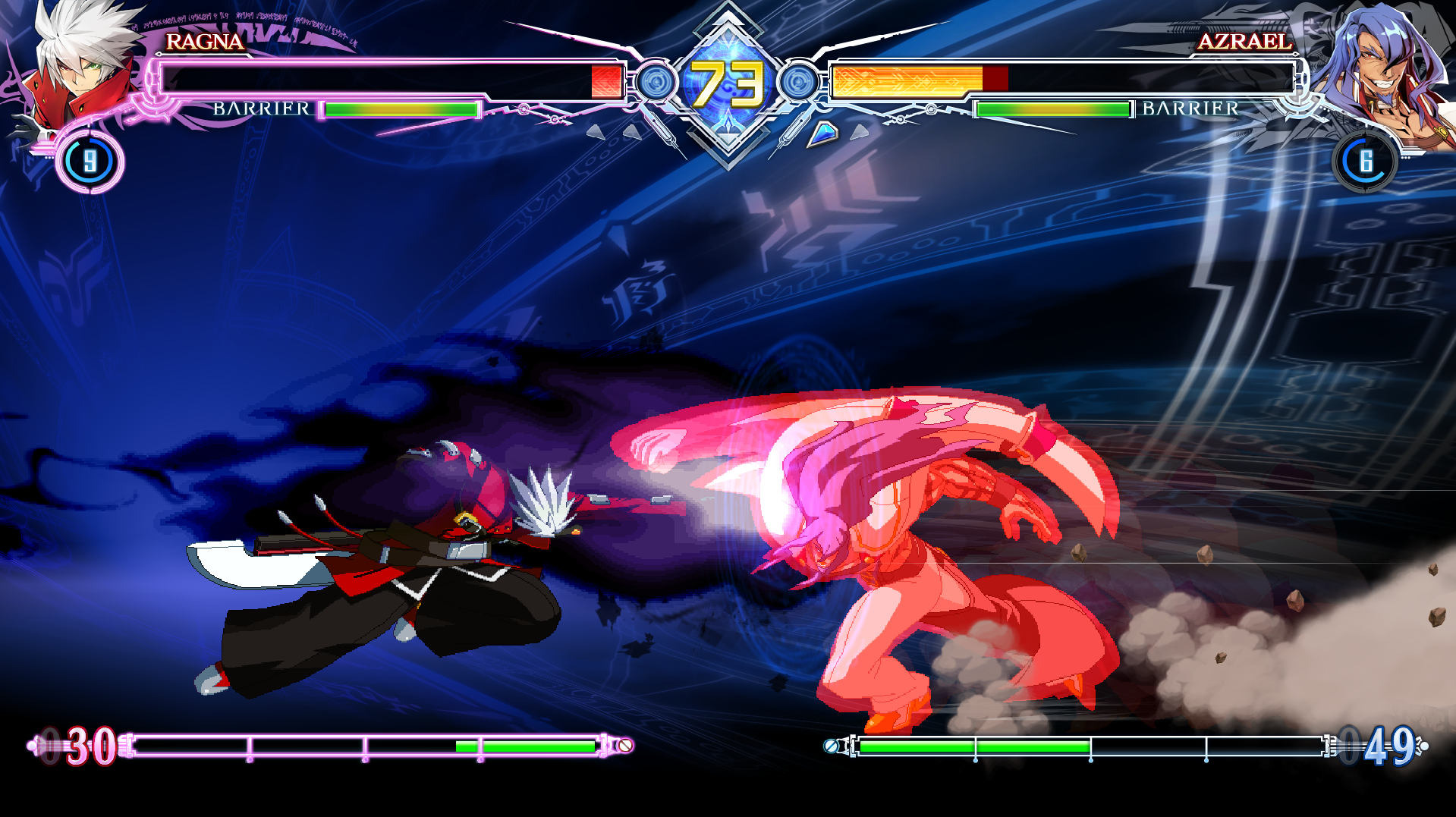Select Ragna's circular Overdrive icon
The height and width of the screenshot is (817, 1456).
point(90,162)
